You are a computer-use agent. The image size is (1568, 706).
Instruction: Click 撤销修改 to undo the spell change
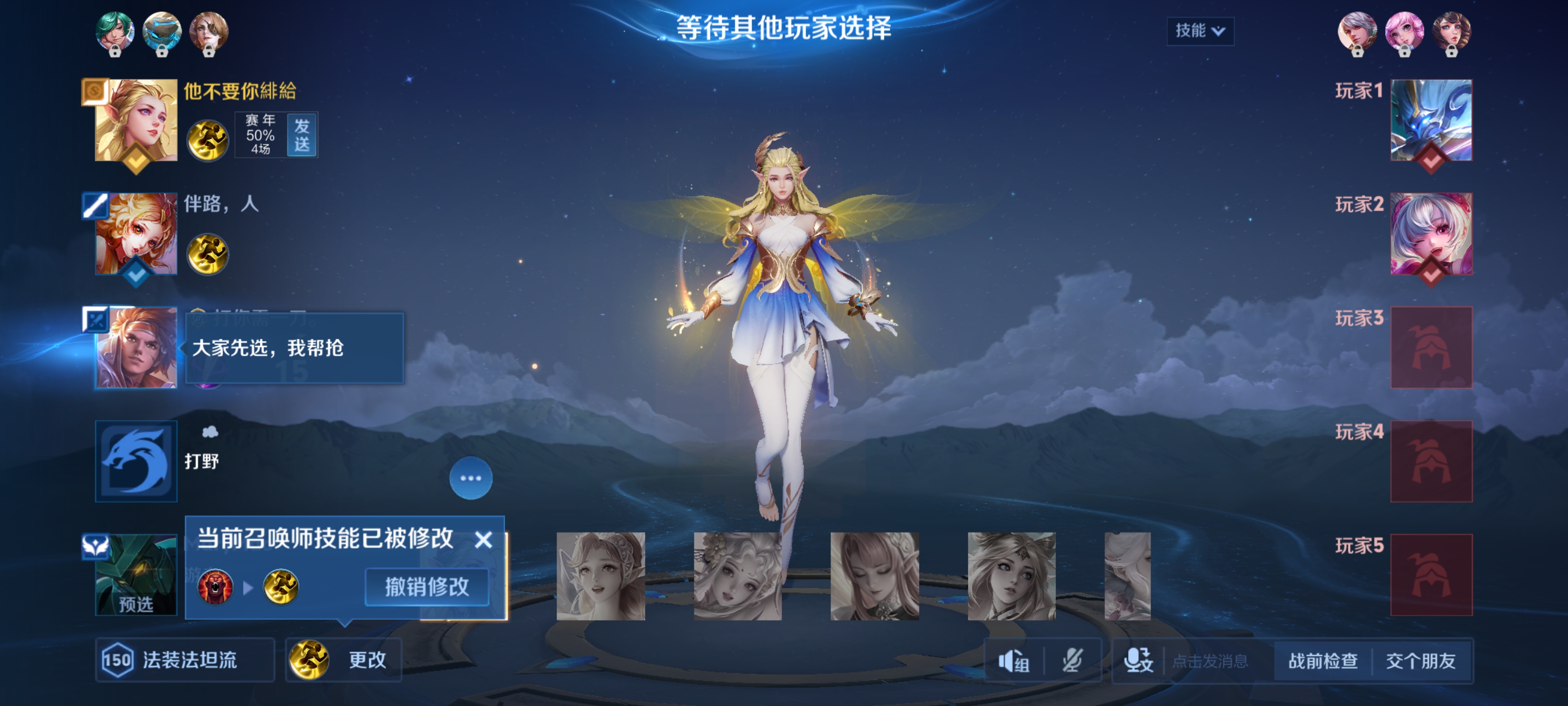coord(427,586)
